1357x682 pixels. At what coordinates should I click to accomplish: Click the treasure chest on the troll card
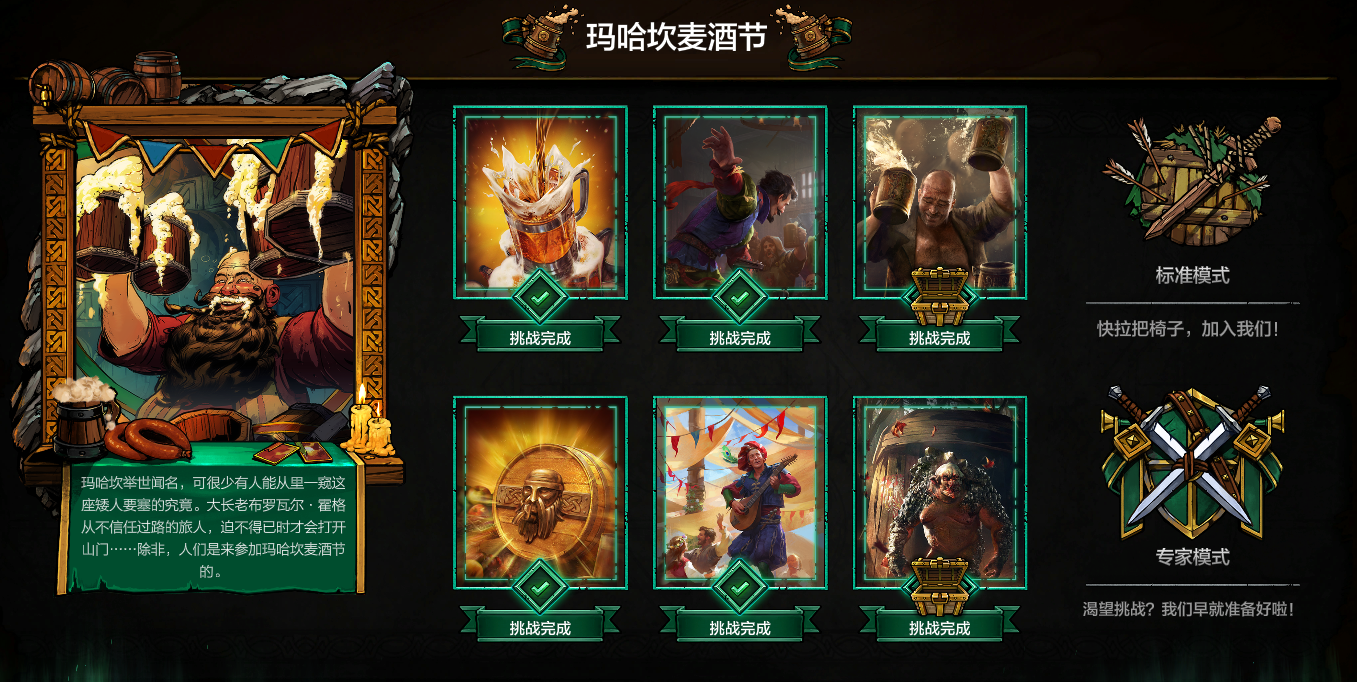[x=940, y=584]
